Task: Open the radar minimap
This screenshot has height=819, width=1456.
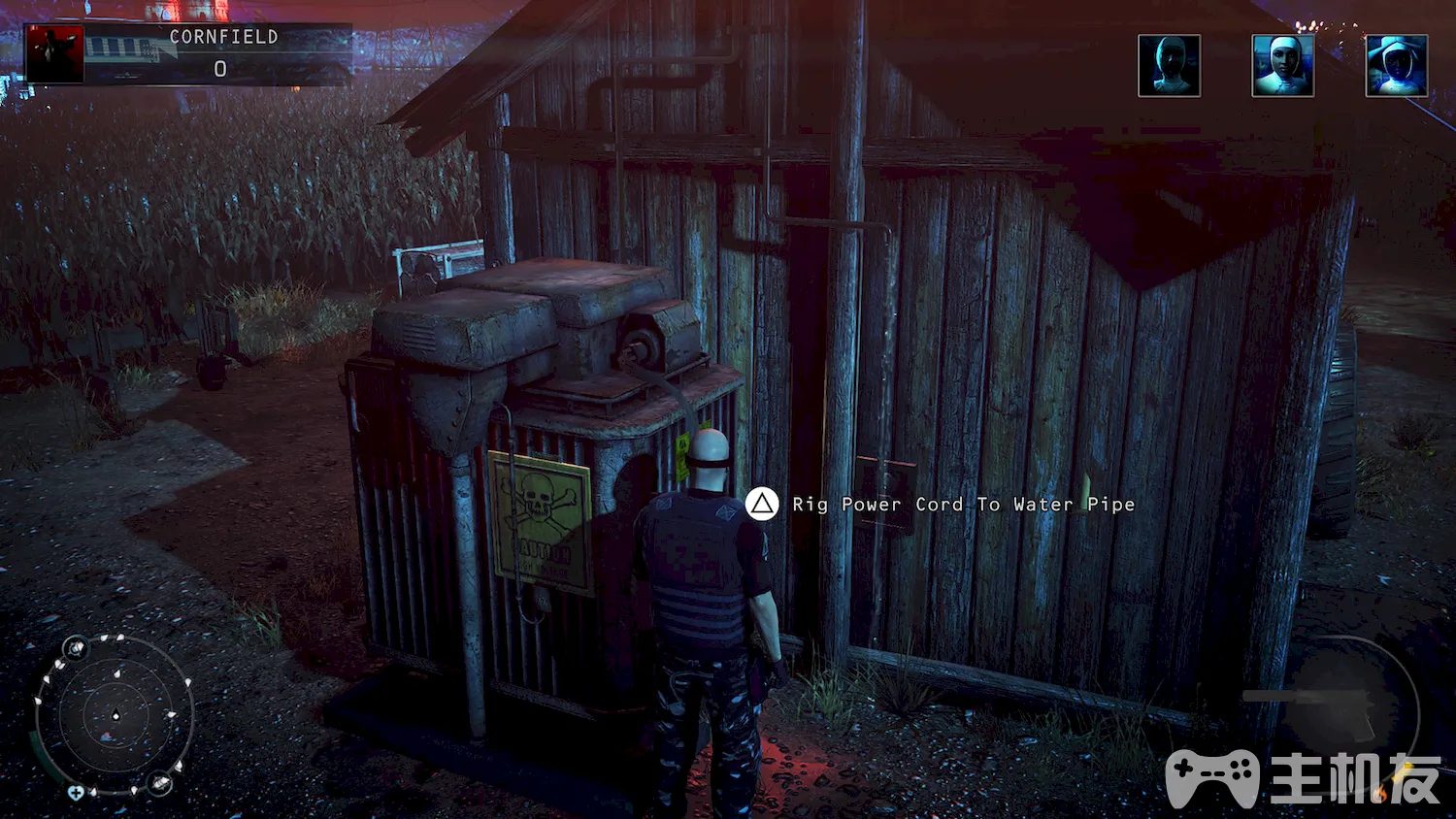Action: coord(115,716)
